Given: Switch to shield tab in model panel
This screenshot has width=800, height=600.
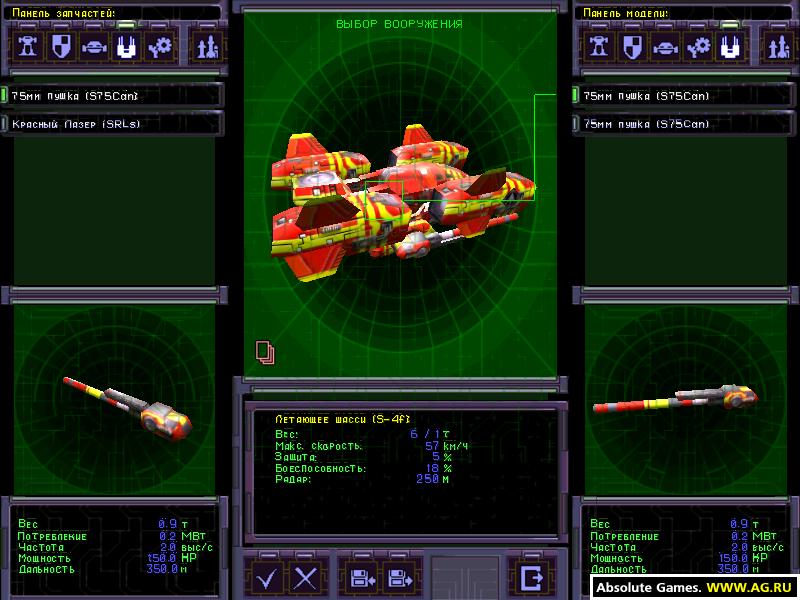Looking at the screenshot, I should coord(633,46).
